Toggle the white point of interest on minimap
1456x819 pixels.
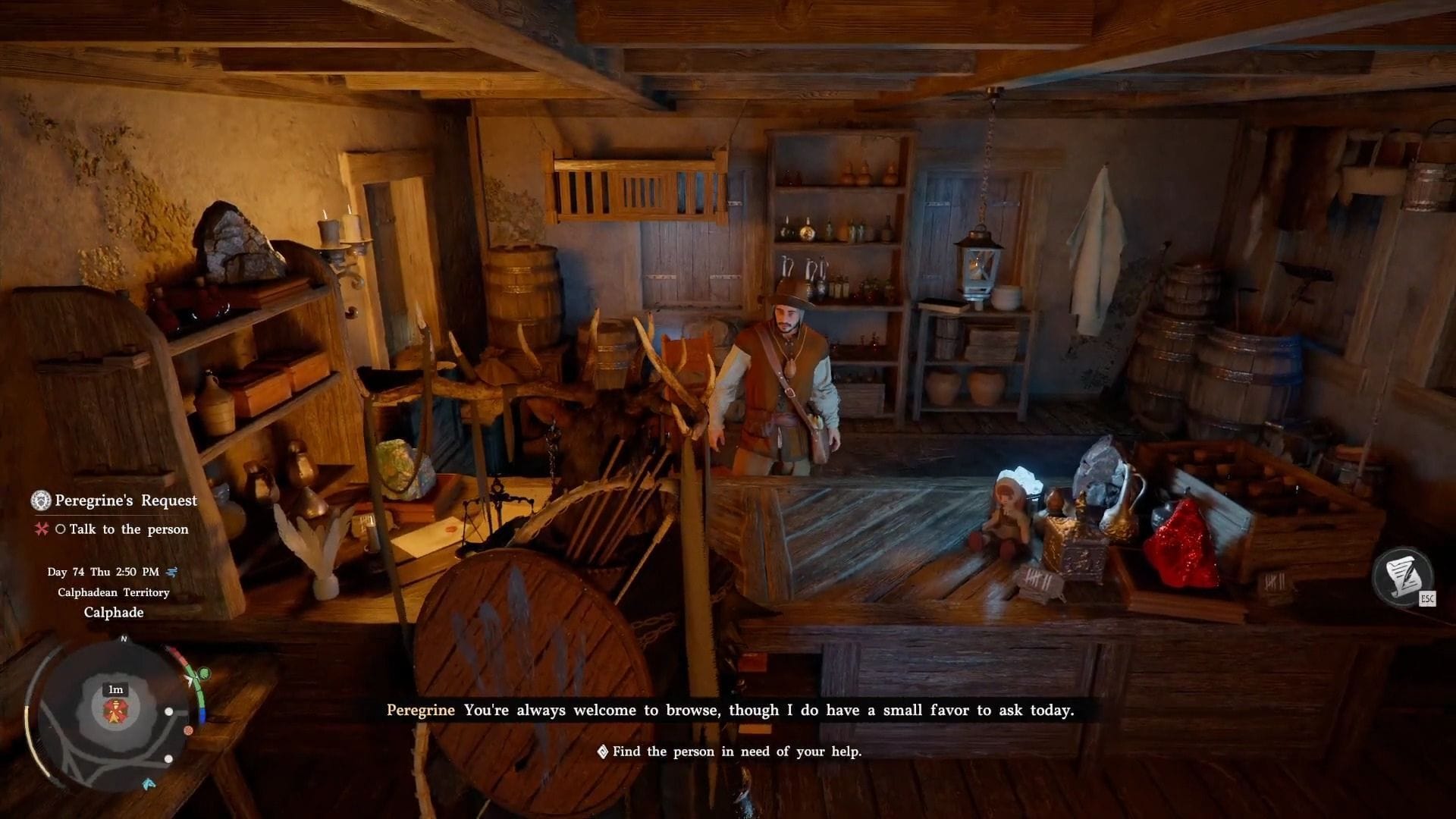point(168,711)
